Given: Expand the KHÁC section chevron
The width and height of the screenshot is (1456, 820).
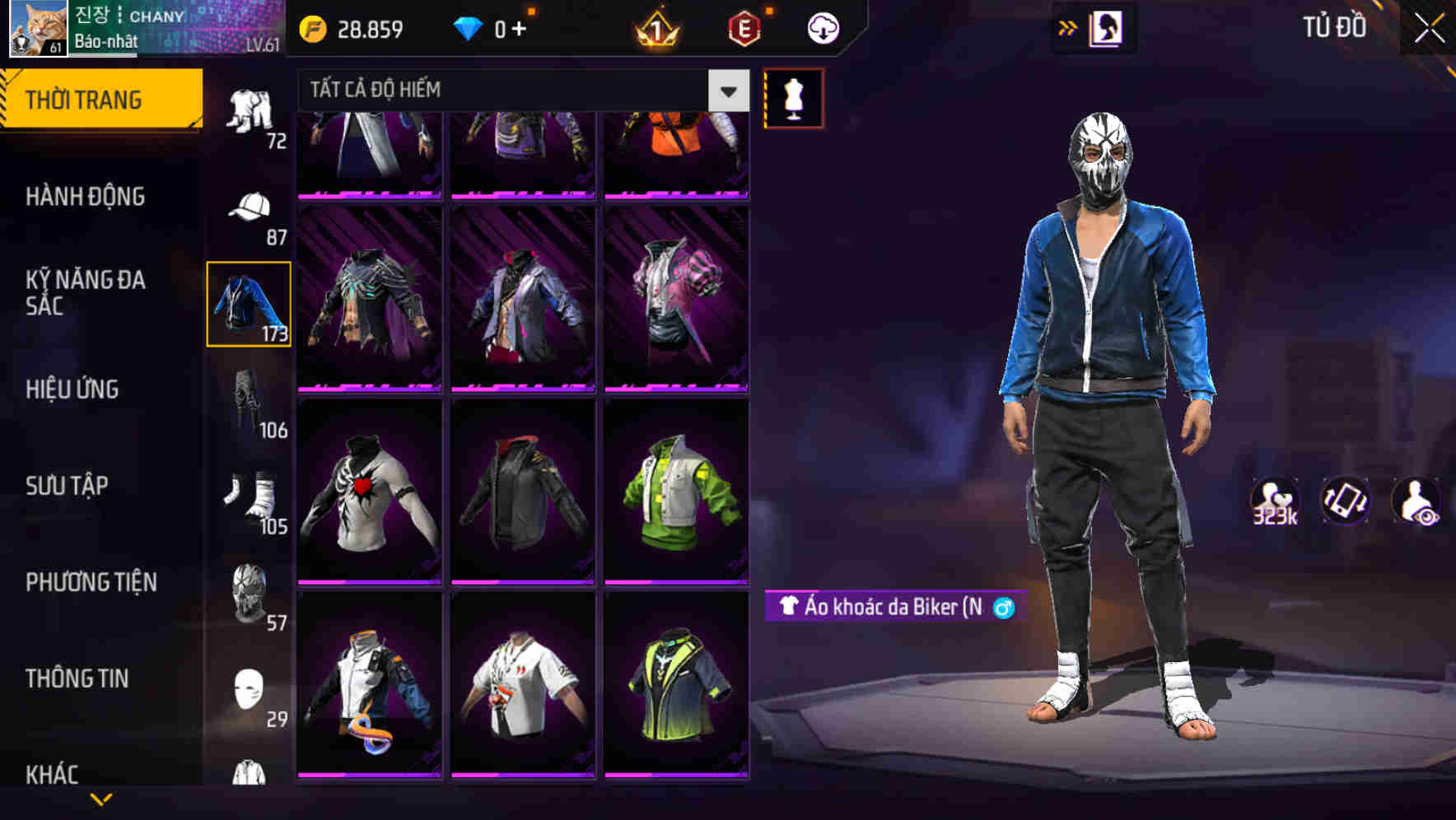Looking at the screenshot, I should coord(100,799).
